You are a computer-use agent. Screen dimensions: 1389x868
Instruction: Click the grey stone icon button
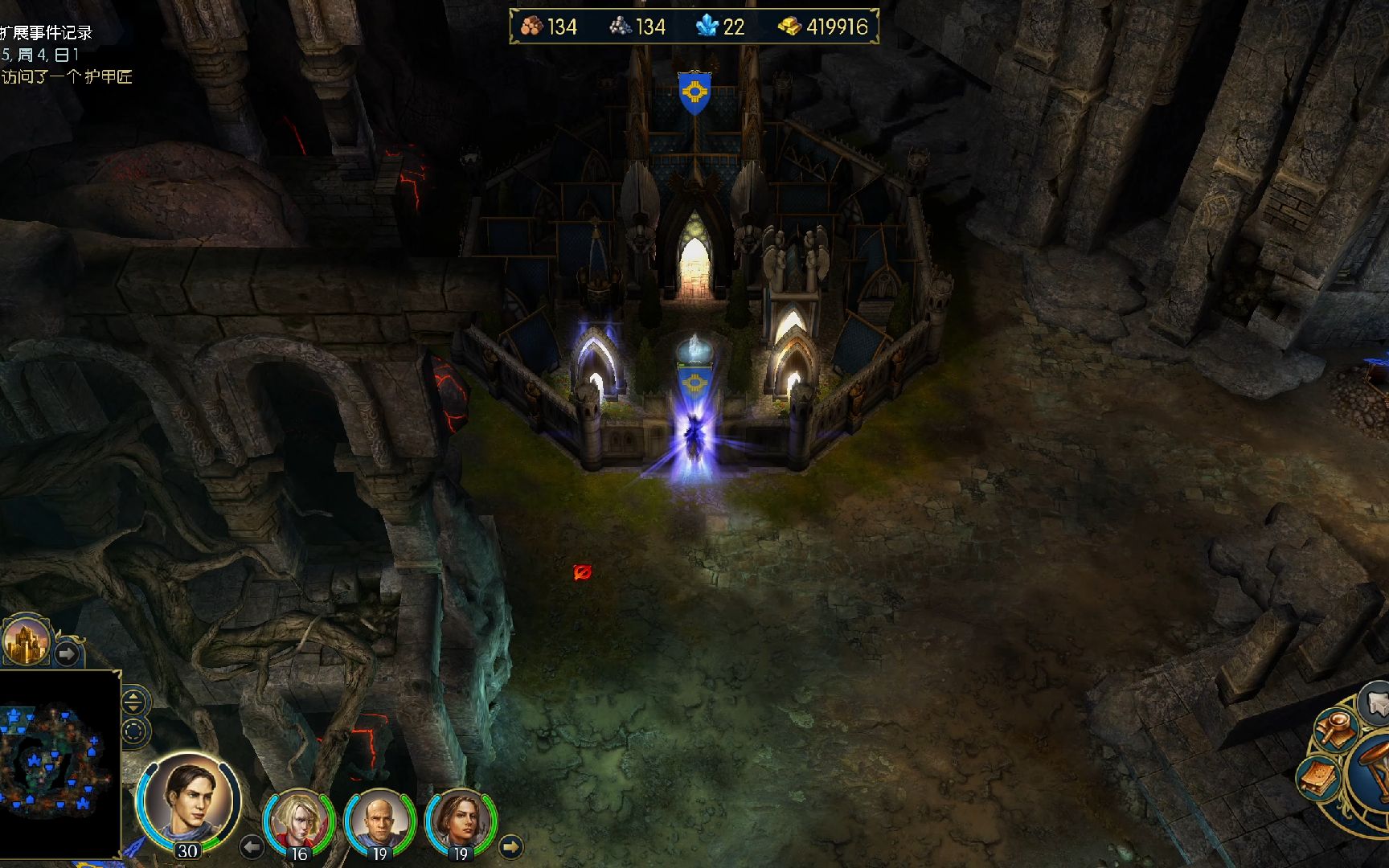point(1376,702)
